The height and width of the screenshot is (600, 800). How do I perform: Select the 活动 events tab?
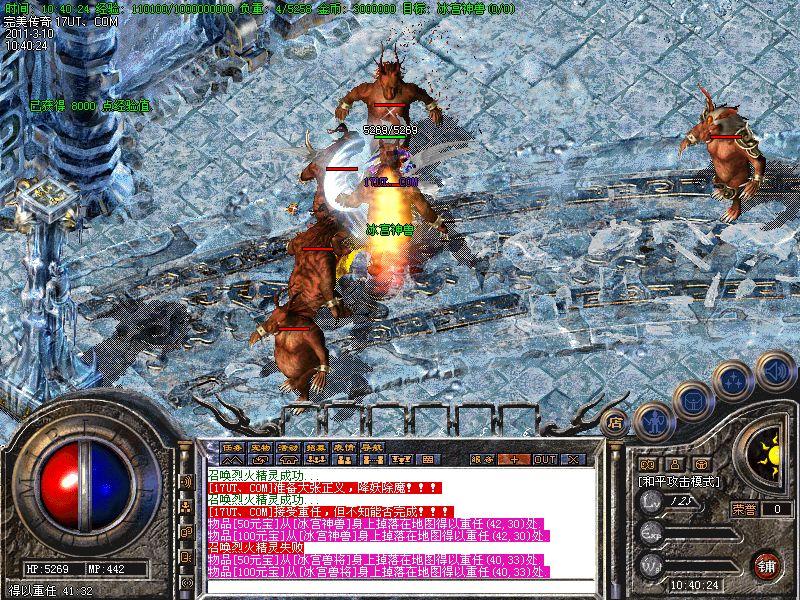(288, 447)
